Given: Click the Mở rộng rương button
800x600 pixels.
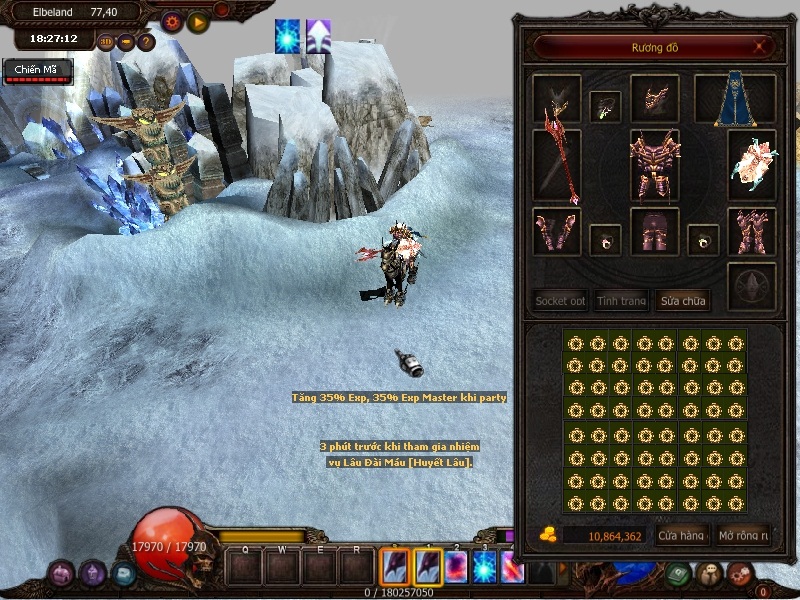Looking at the screenshot, I should pyautogui.click(x=744, y=535).
